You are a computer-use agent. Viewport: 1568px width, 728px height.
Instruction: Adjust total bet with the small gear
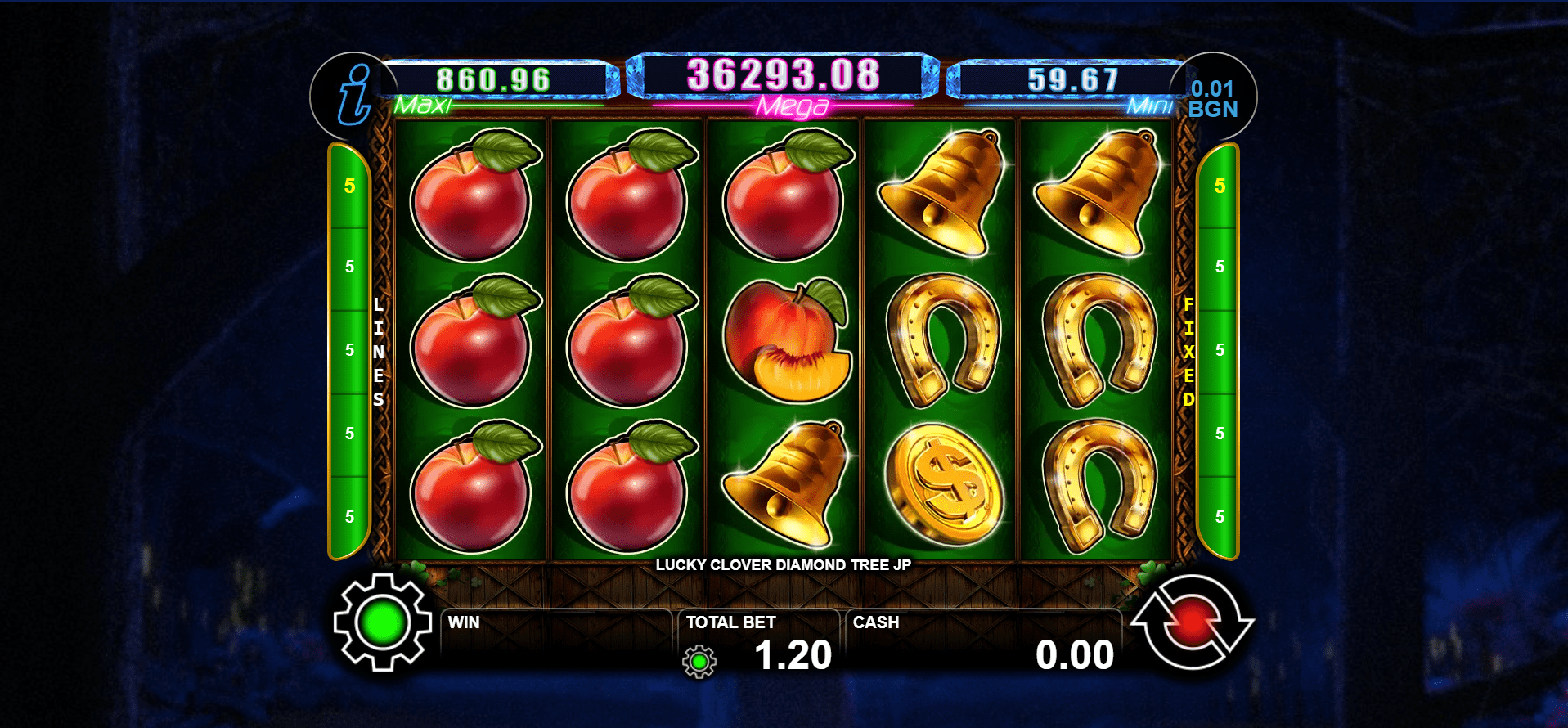pos(699,661)
